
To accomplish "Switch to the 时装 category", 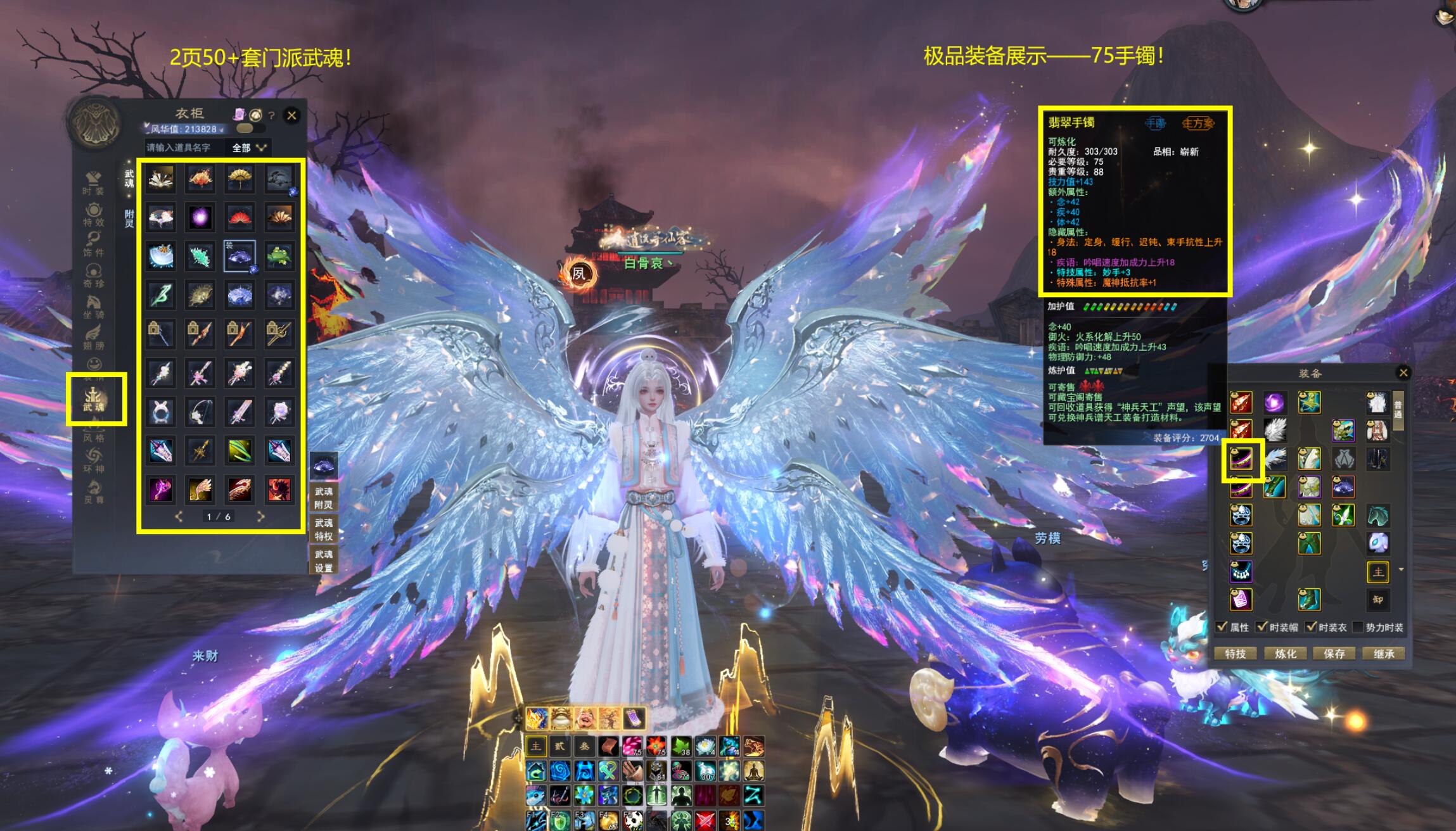I will tap(93, 182).
